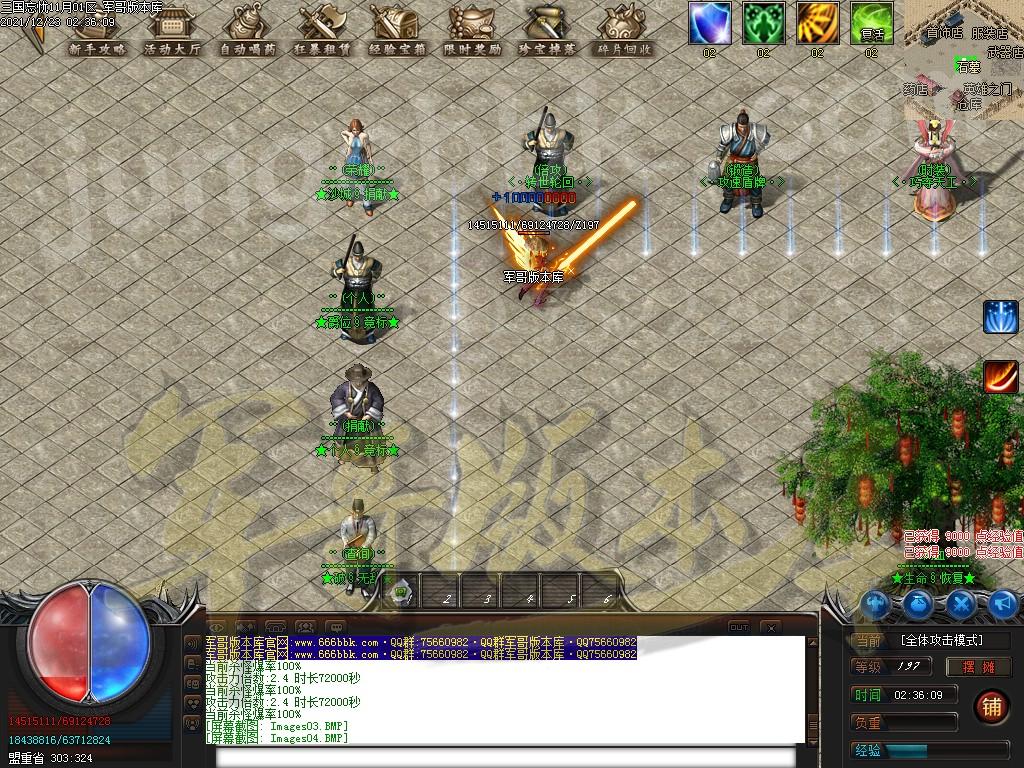
Task: Click the blue megaphone button
Action: pos(1003,603)
